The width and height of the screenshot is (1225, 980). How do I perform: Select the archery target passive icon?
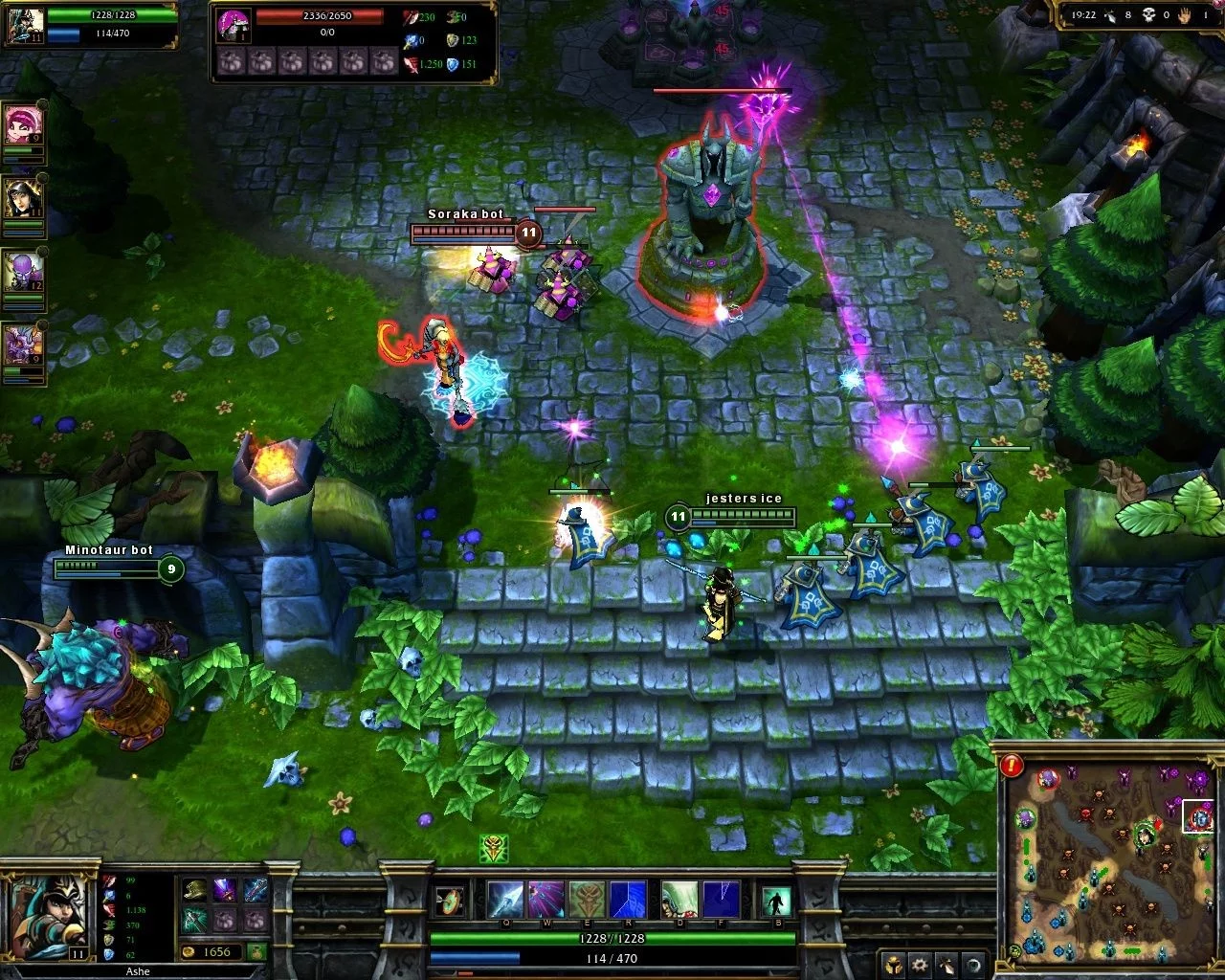[449, 901]
